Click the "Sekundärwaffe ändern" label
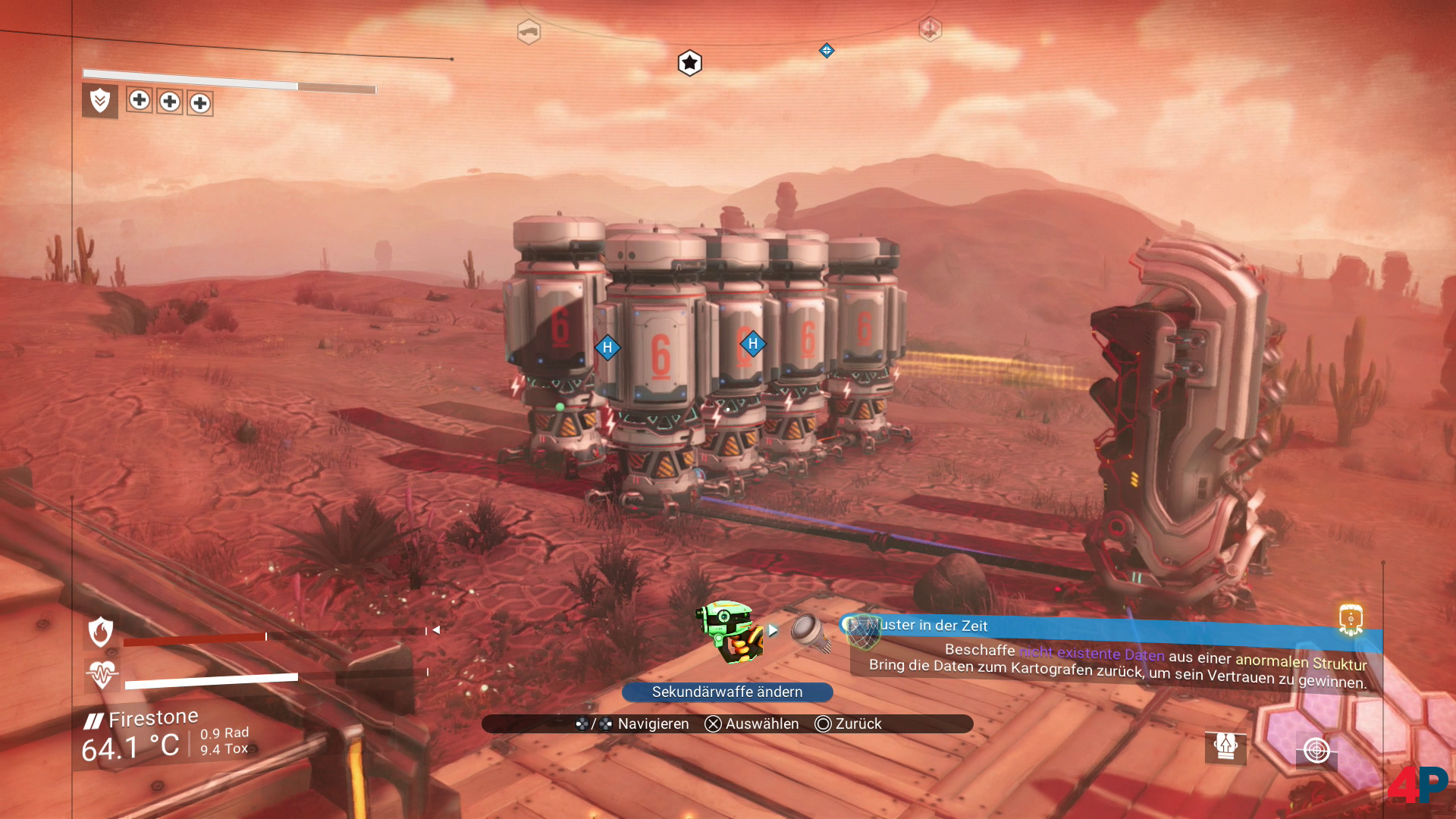This screenshot has width=1456, height=819. point(727,692)
